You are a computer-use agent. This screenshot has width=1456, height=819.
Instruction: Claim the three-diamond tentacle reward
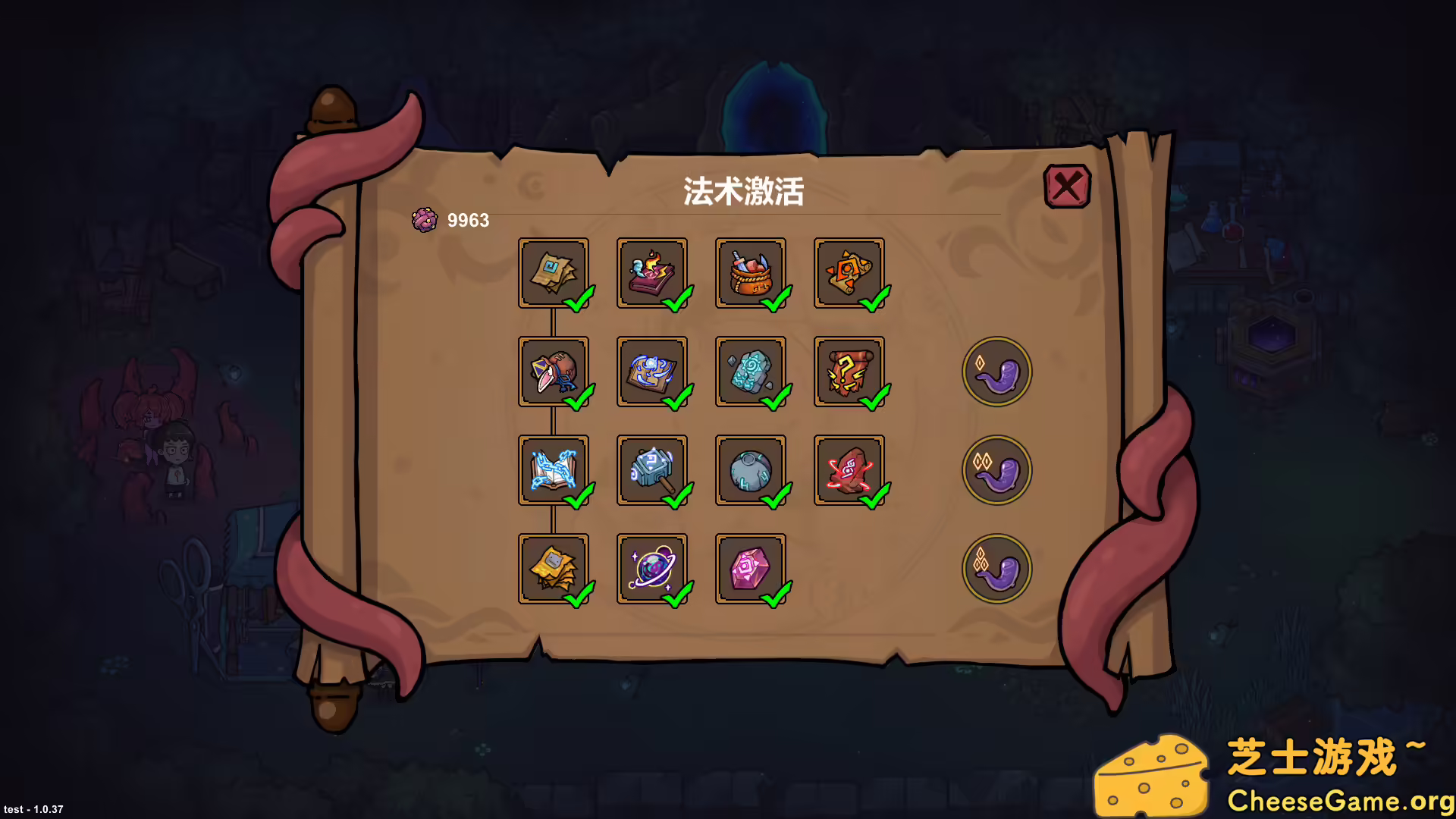click(997, 569)
